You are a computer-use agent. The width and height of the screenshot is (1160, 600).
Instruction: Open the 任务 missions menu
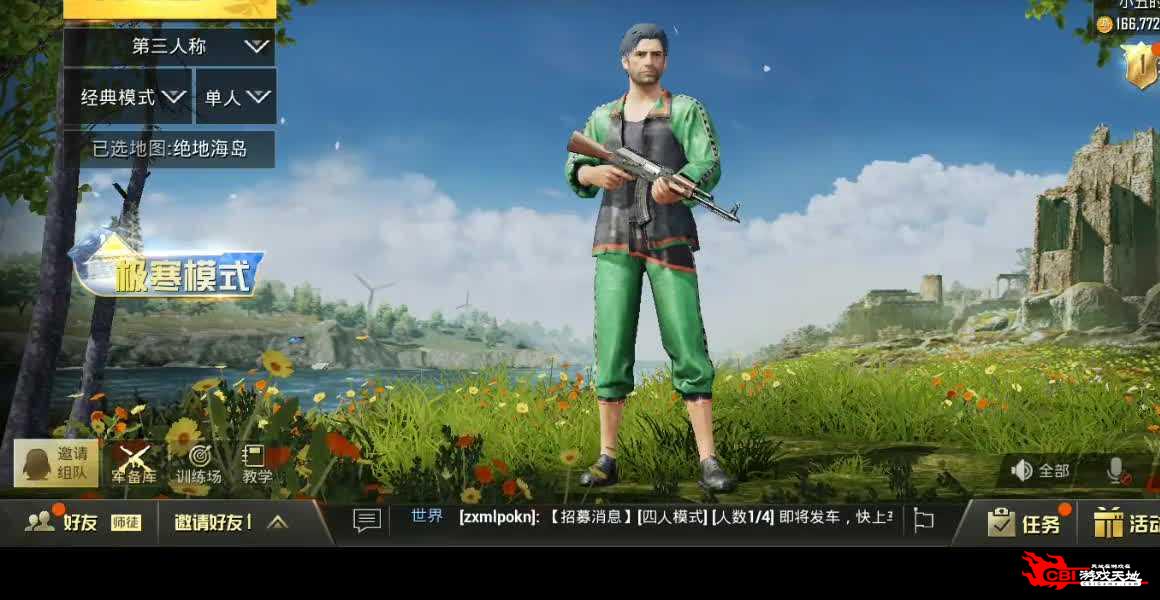coord(1024,522)
